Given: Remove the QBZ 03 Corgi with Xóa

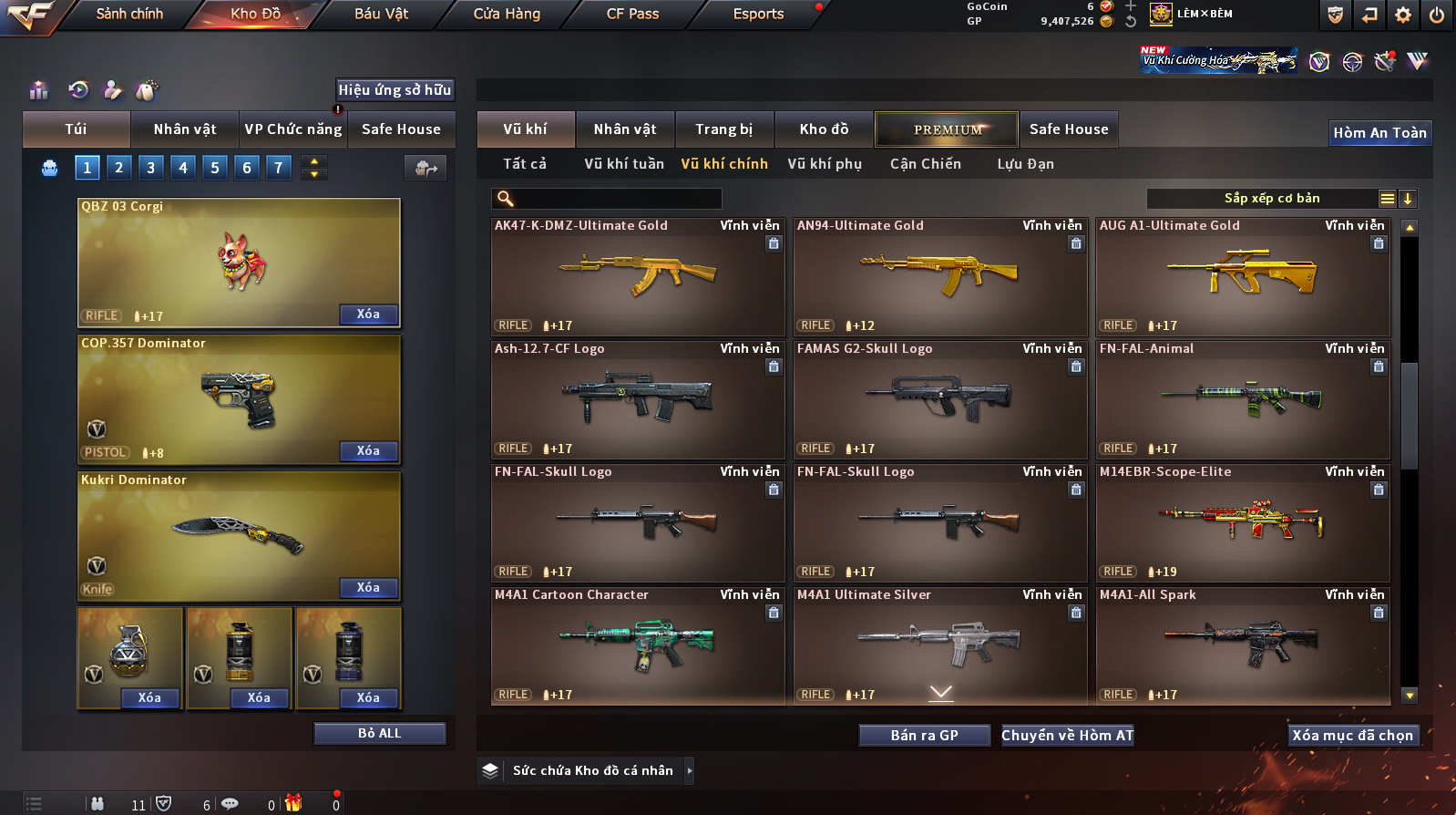Looking at the screenshot, I should click(368, 315).
